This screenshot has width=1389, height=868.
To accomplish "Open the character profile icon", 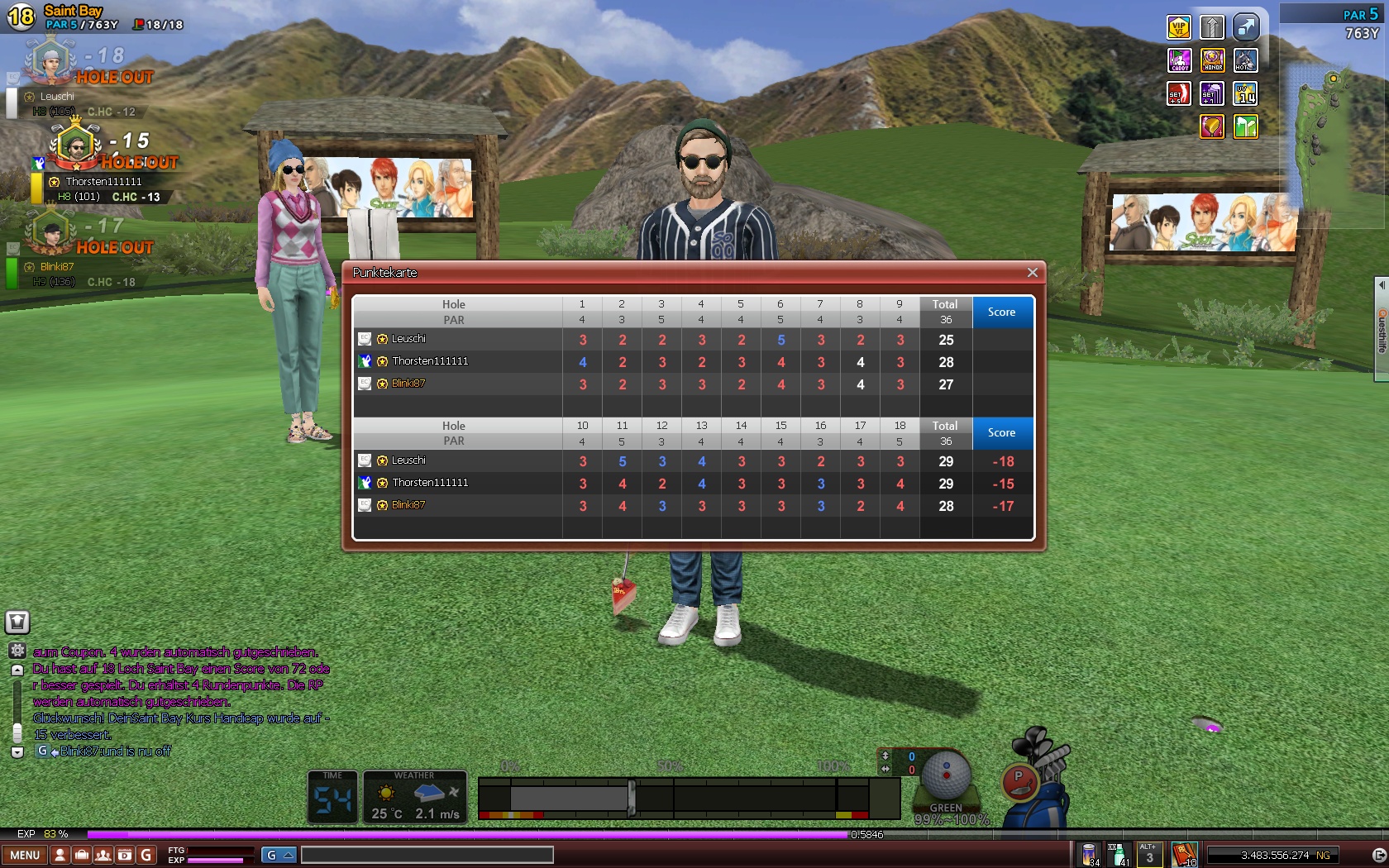I will [60, 856].
